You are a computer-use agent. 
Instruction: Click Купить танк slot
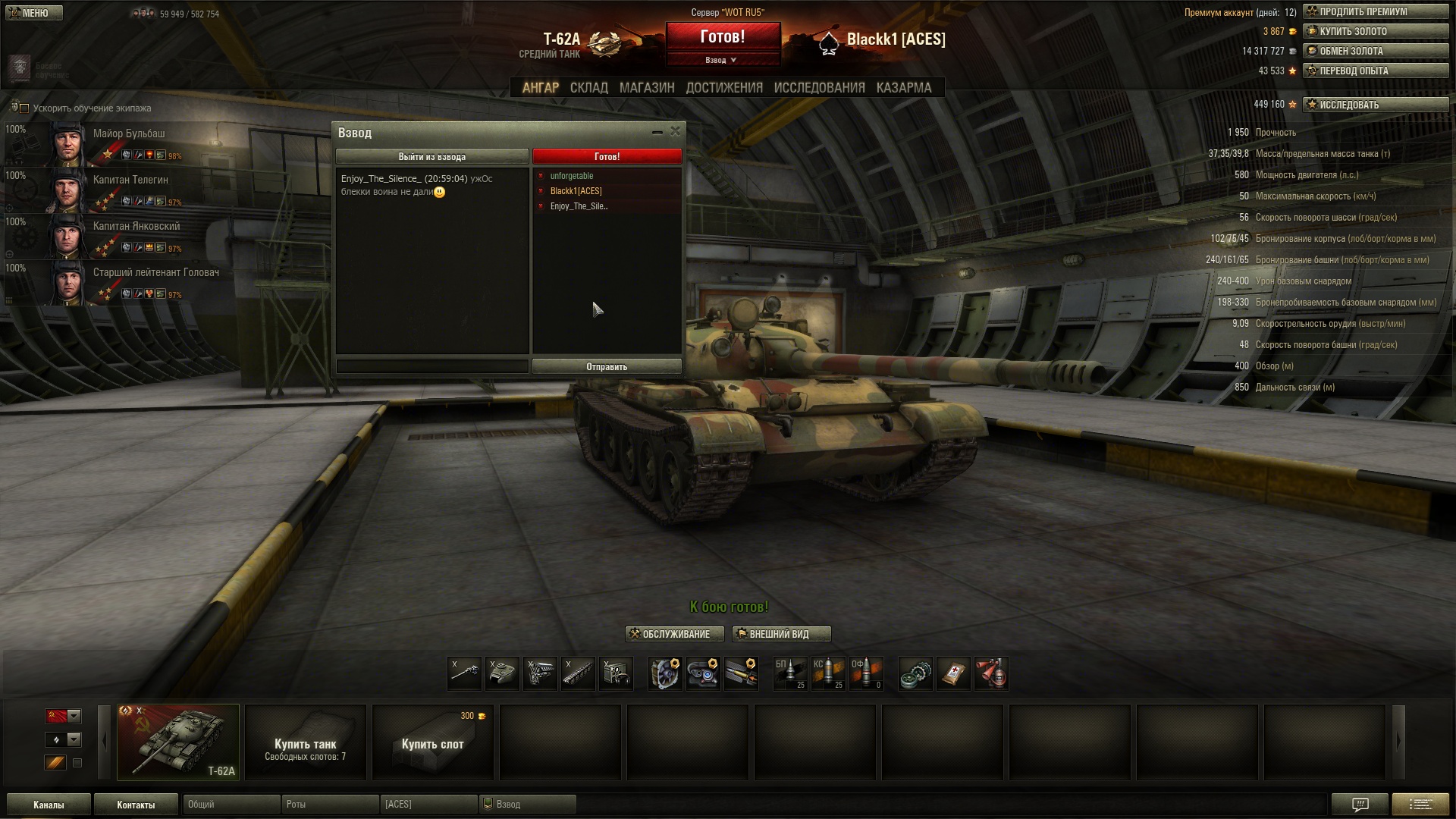tap(306, 743)
